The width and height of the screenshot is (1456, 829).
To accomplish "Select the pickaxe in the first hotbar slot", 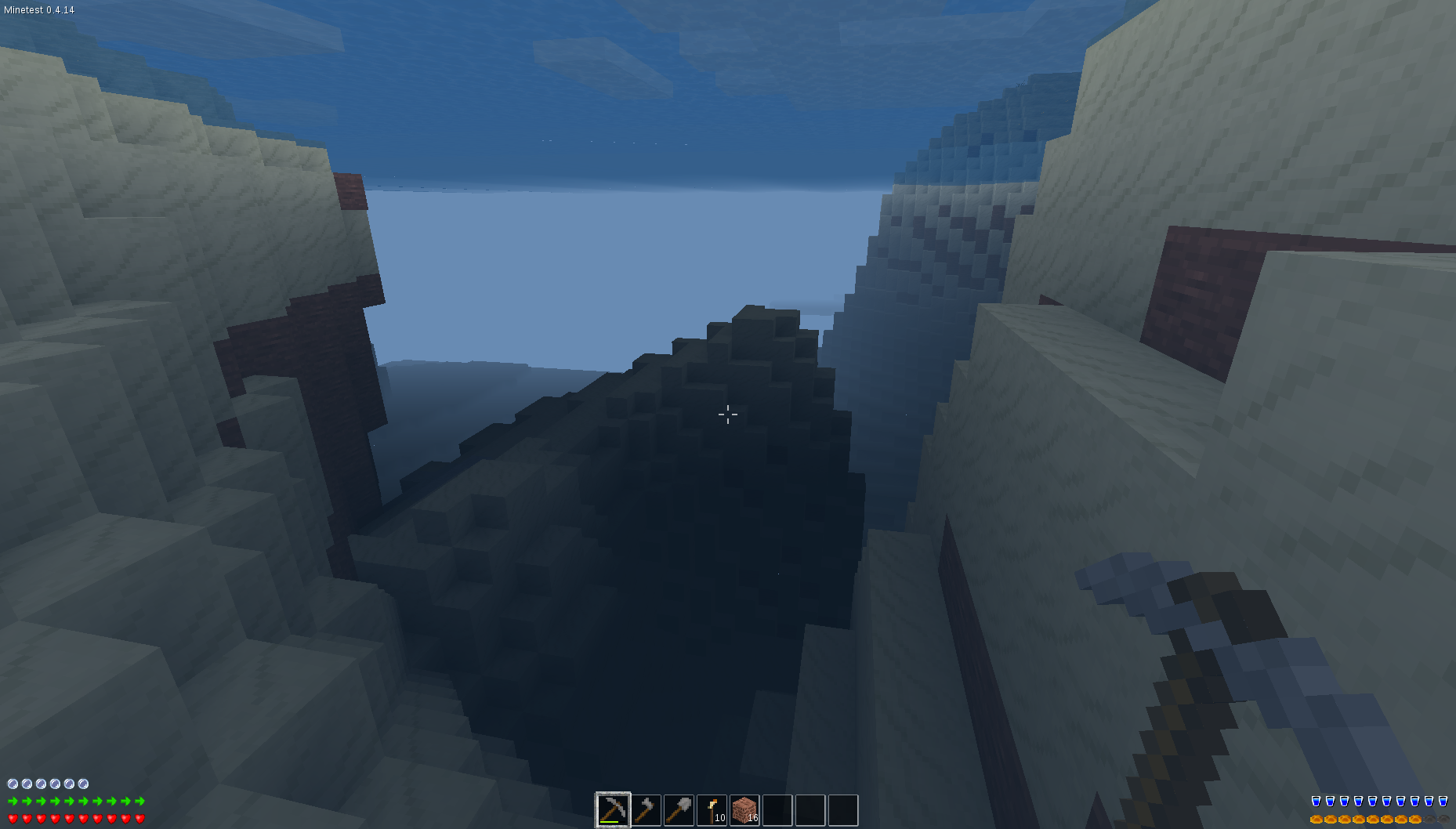I will [613, 809].
